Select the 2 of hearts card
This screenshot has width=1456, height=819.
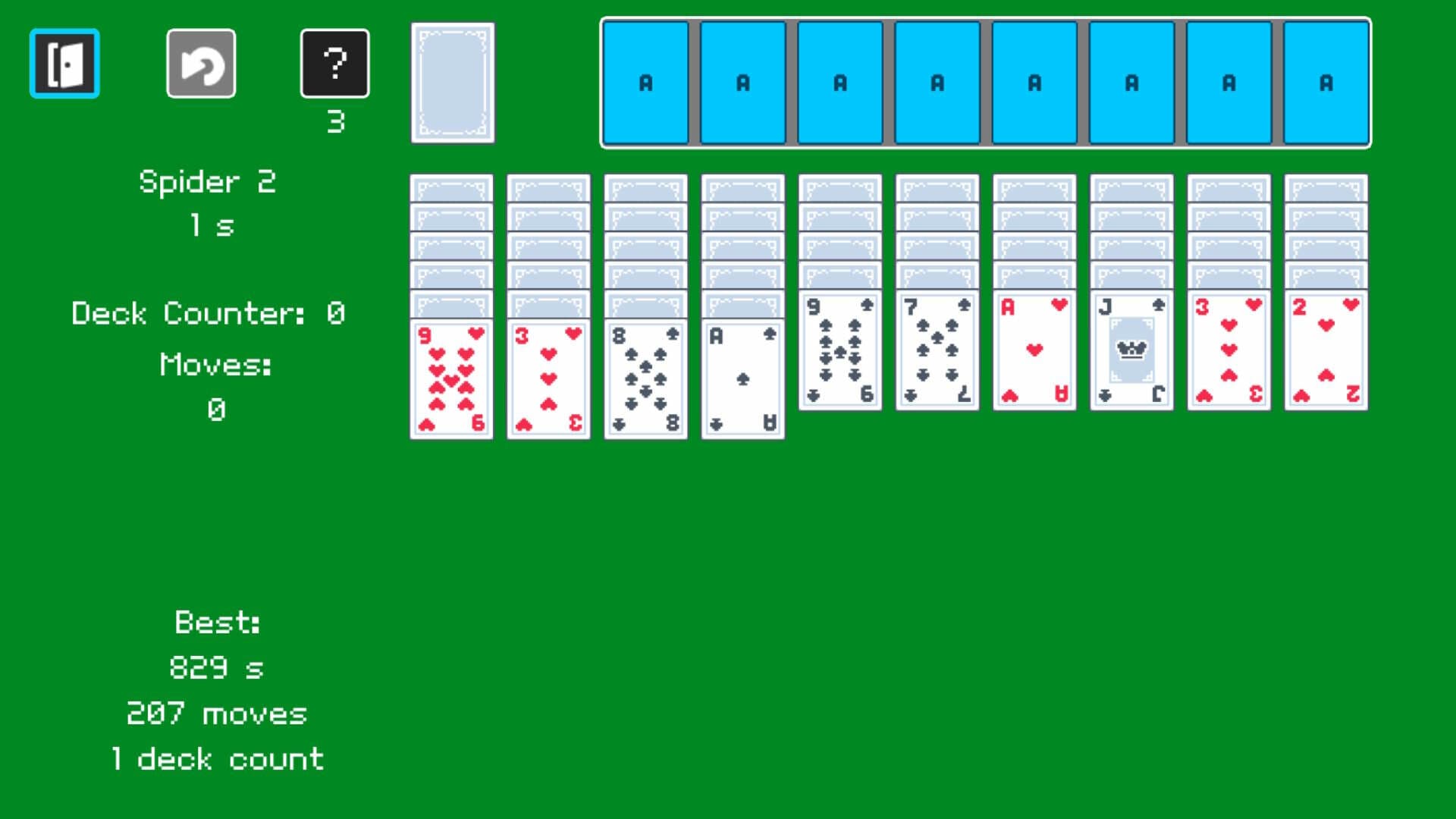coord(1326,353)
